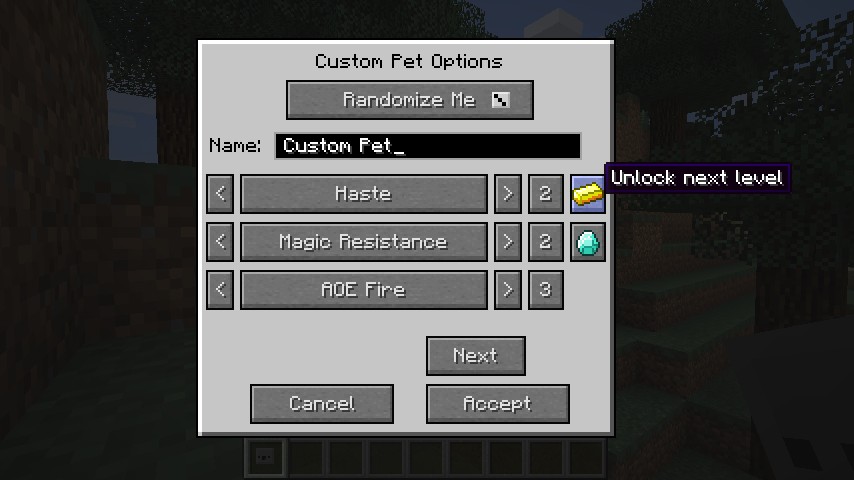Click the diamond icon beside Magic Resistance
The image size is (854, 480).
pyautogui.click(x=588, y=242)
